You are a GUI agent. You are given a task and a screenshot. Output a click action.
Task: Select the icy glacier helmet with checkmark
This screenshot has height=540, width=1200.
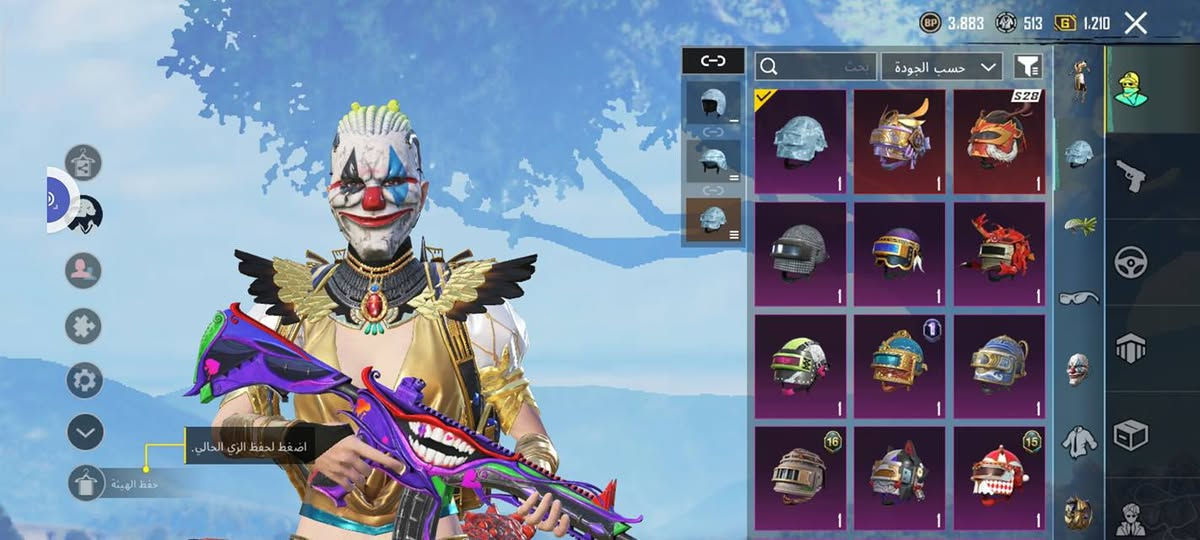click(800, 141)
